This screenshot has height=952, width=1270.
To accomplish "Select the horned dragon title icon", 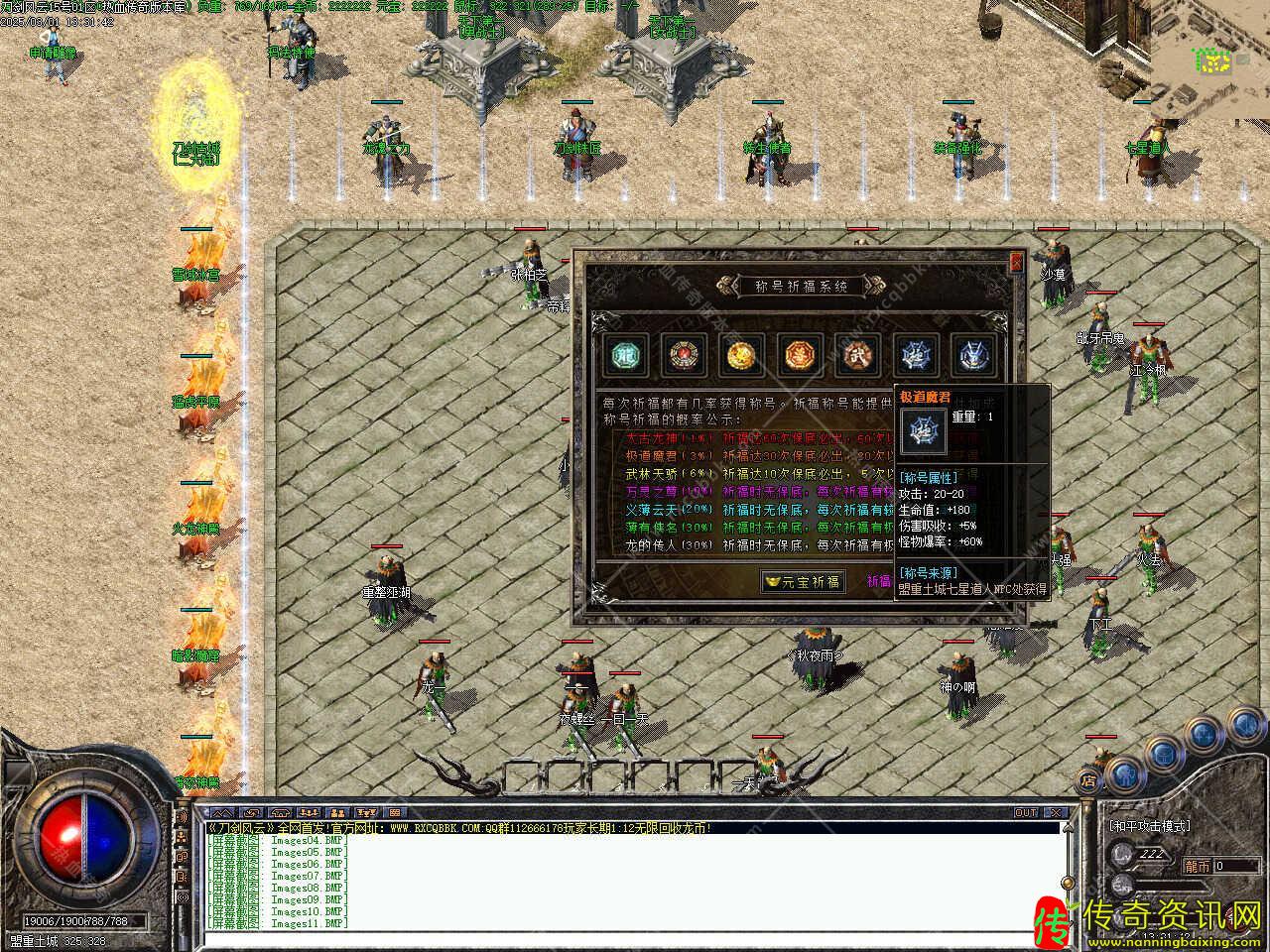I will [973, 356].
